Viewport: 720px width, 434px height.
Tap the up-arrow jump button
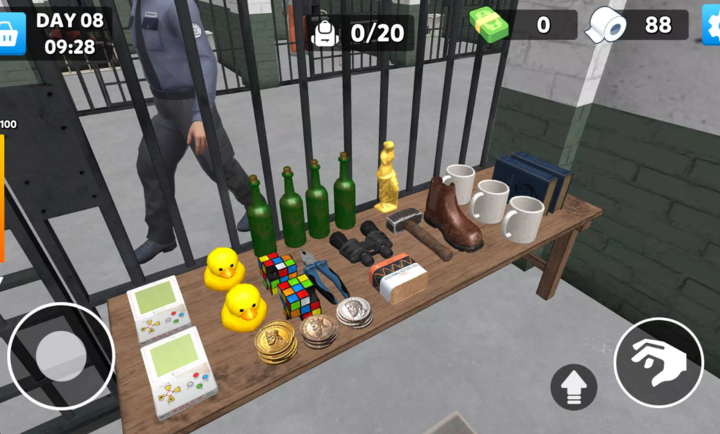[574, 387]
